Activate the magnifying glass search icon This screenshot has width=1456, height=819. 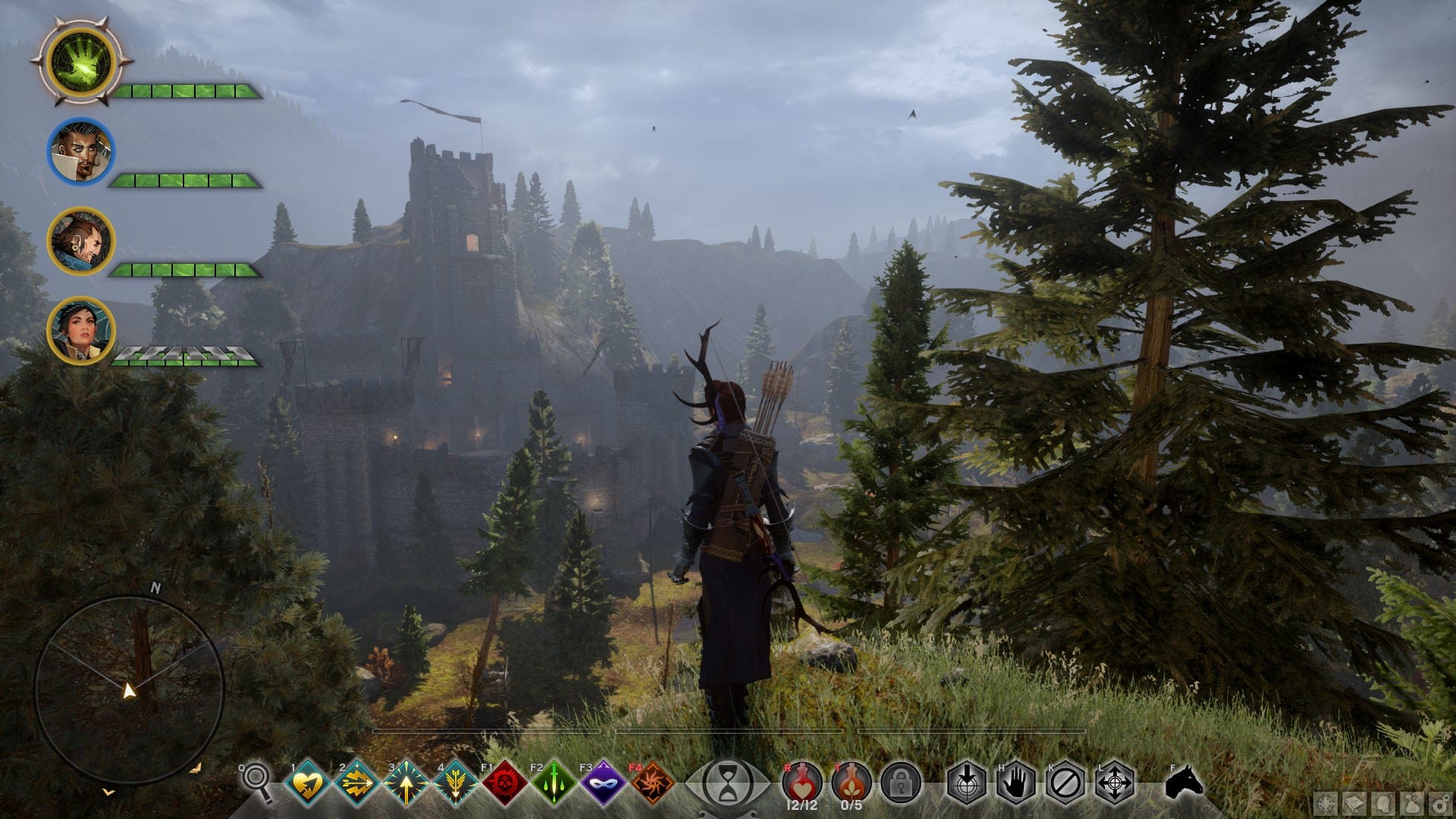[x=258, y=780]
